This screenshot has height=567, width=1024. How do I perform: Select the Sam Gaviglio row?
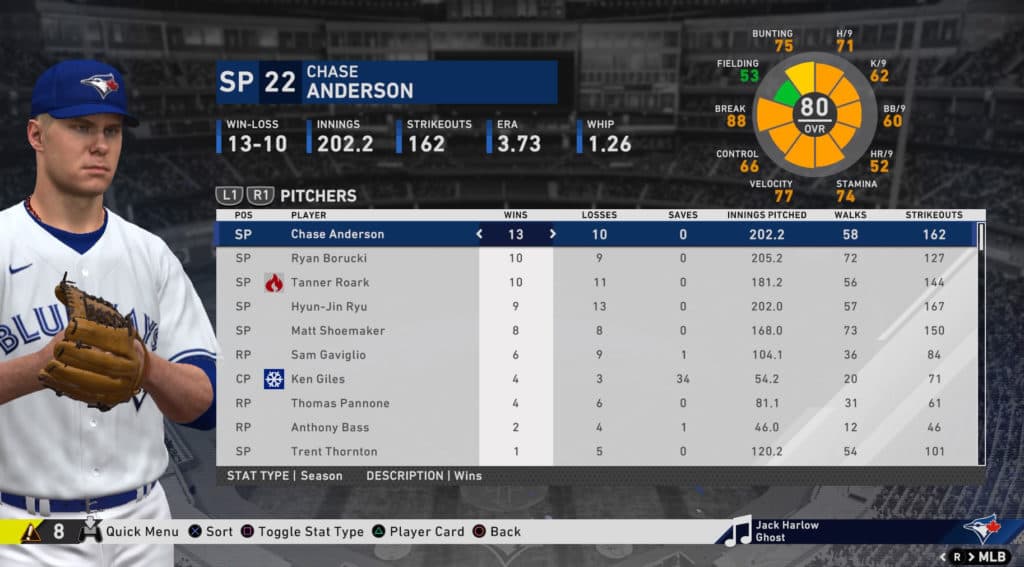point(328,355)
